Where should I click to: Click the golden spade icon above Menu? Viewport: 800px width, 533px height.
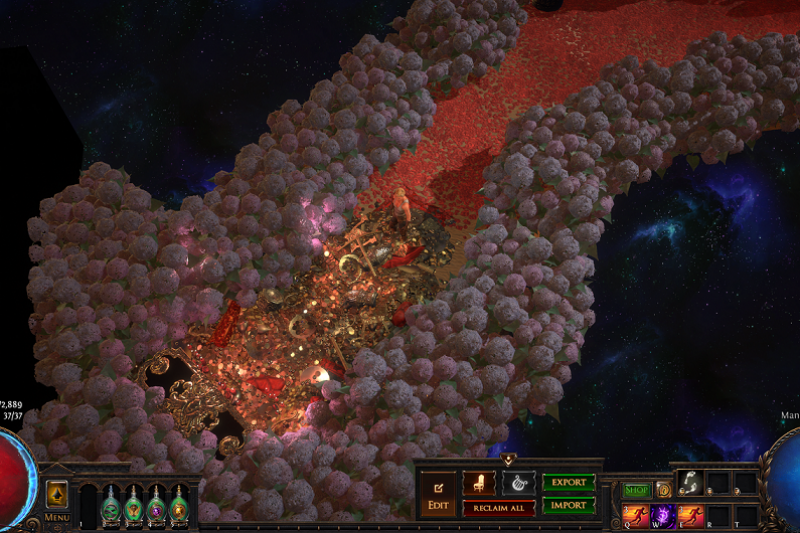coord(57,494)
